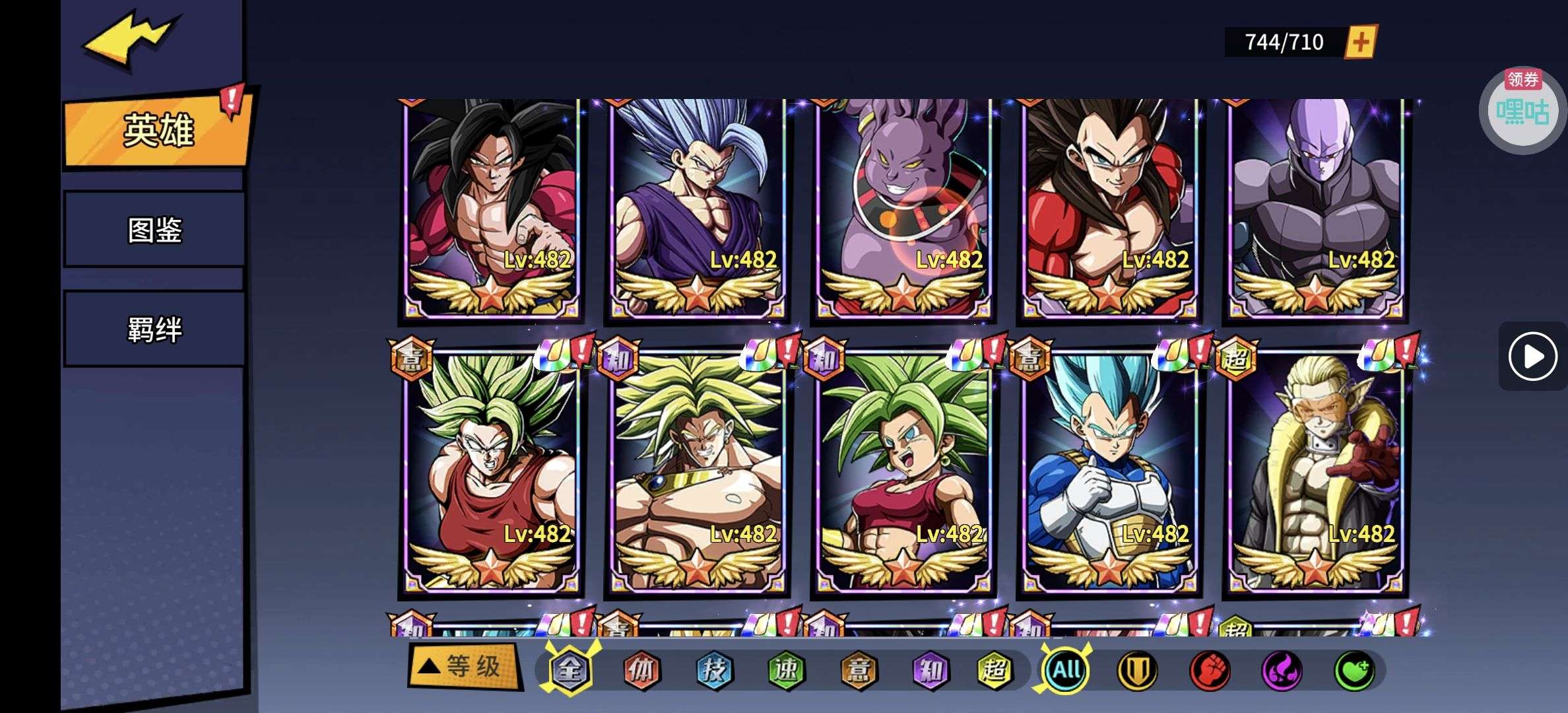
Task: Show only red fist attack-class heroes
Action: click(x=1209, y=671)
